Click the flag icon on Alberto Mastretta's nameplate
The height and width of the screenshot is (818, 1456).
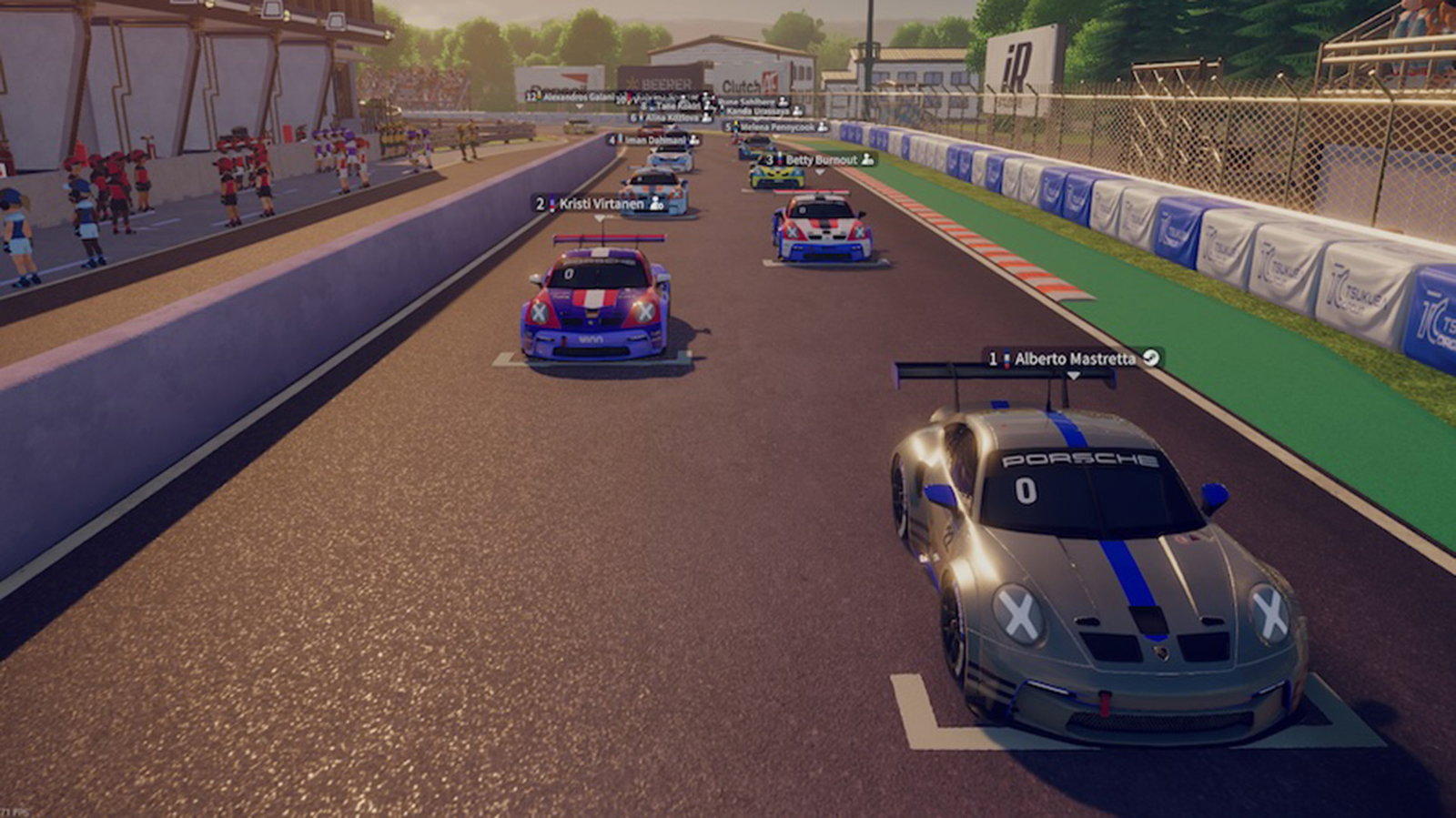pos(1006,359)
